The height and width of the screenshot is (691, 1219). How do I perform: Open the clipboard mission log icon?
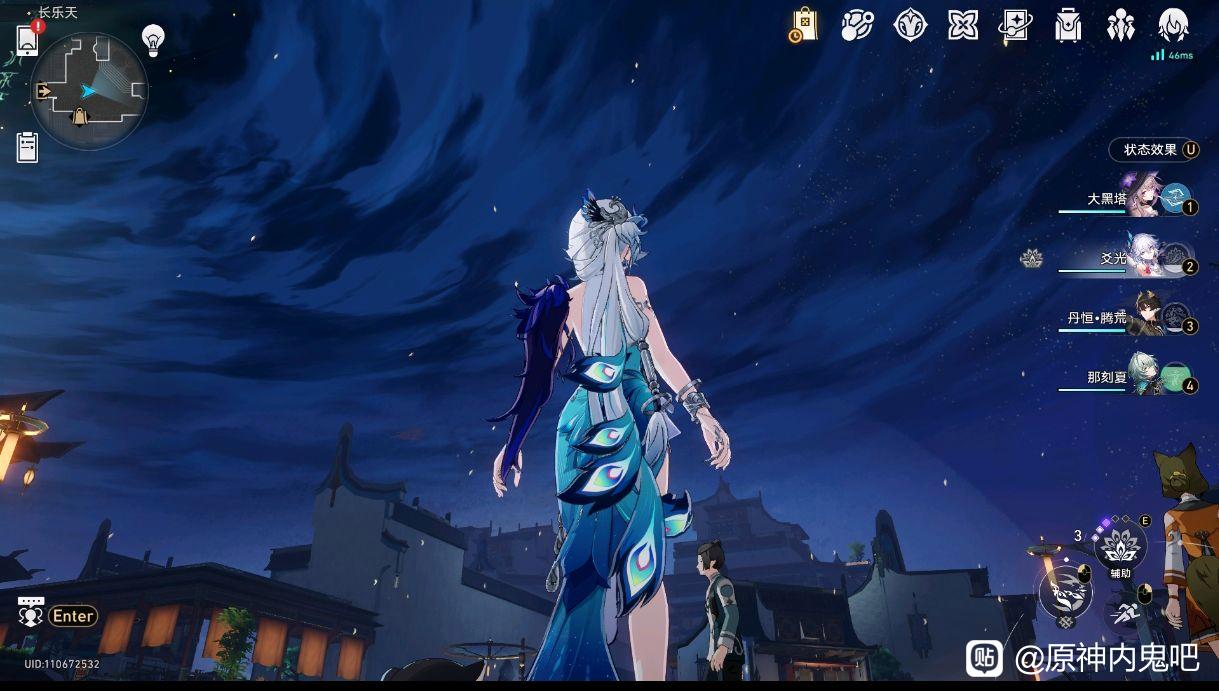[x=28, y=146]
